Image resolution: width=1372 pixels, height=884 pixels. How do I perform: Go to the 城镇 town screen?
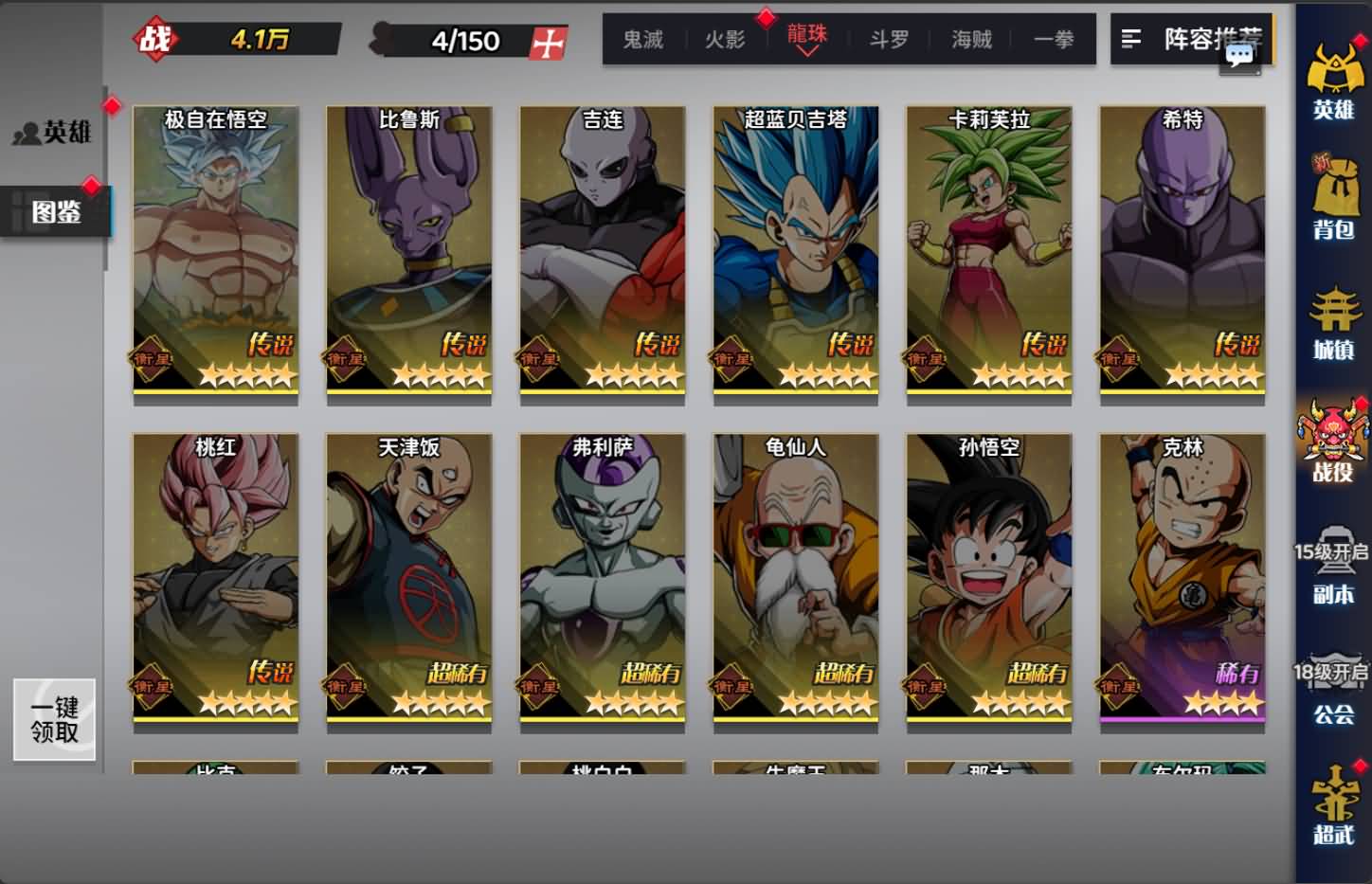click(x=1333, y=322)
